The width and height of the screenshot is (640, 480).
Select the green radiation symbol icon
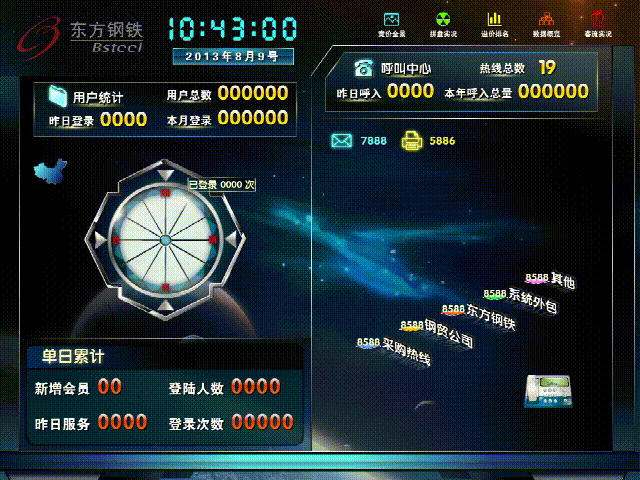pos(443,19)
